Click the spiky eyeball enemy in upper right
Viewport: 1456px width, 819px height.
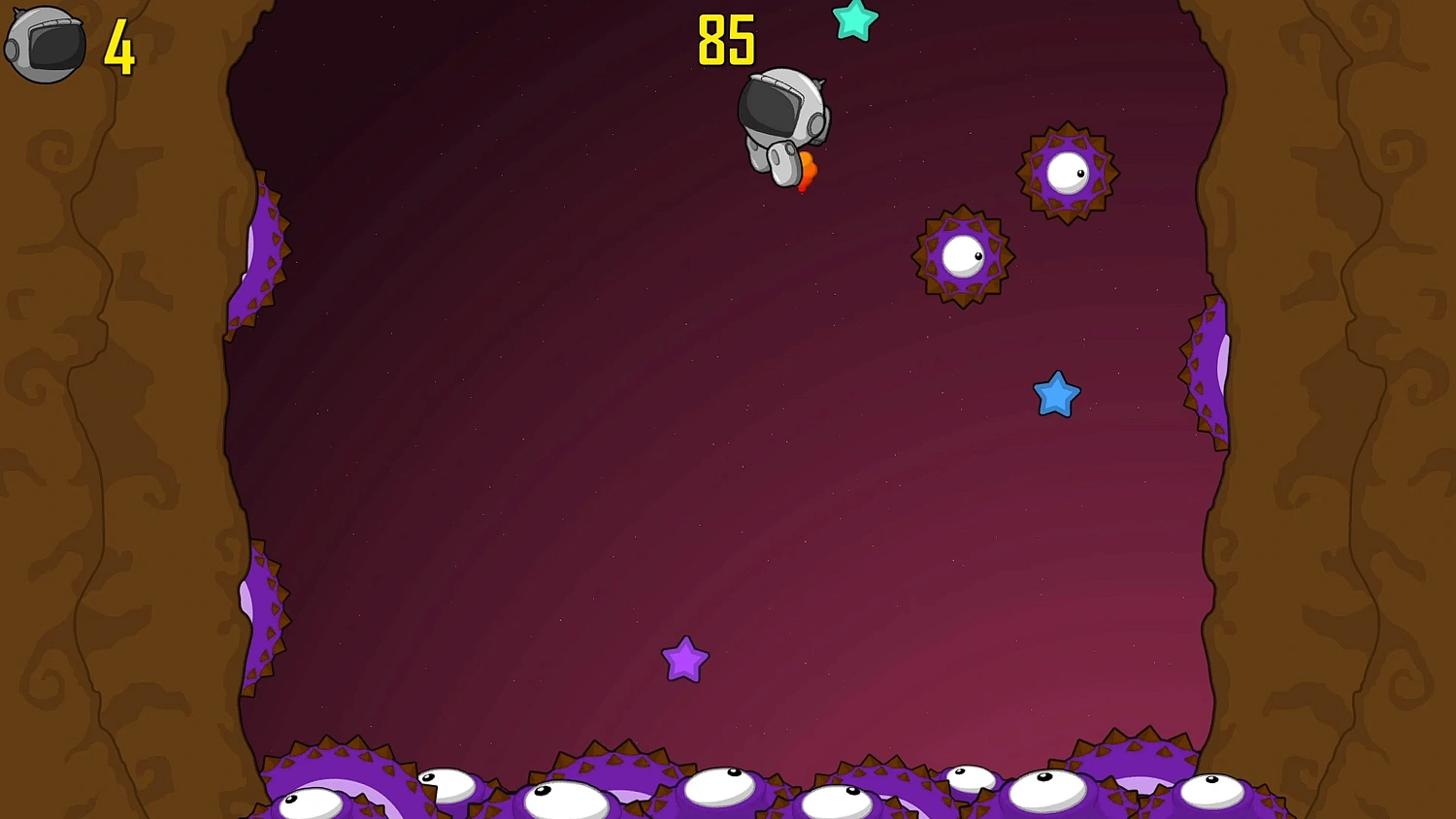point(1066,171)
